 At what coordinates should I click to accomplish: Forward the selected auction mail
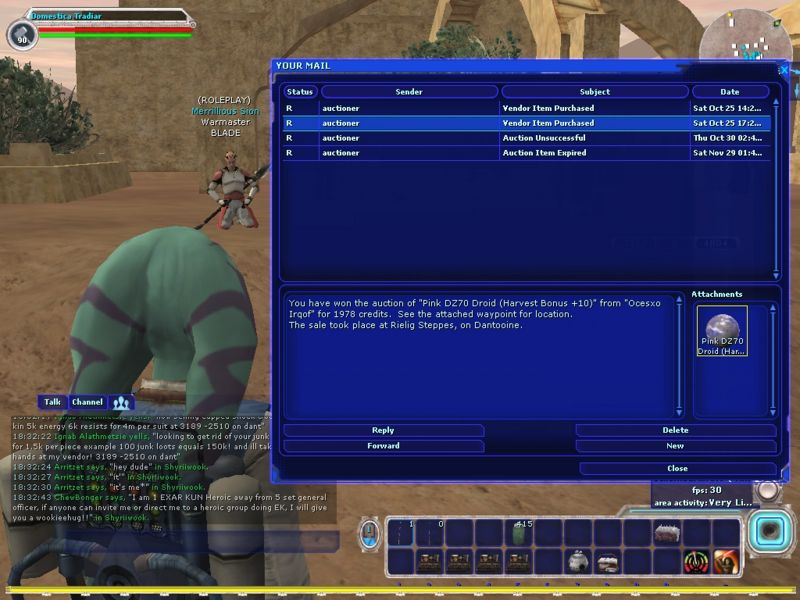(x=383, y=446)
